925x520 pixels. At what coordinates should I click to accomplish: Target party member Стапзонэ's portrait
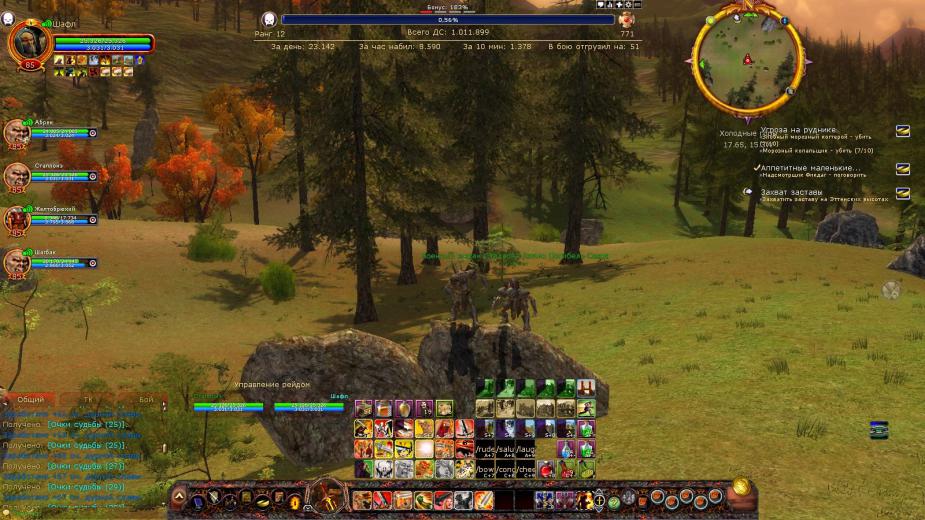[15, 176]
